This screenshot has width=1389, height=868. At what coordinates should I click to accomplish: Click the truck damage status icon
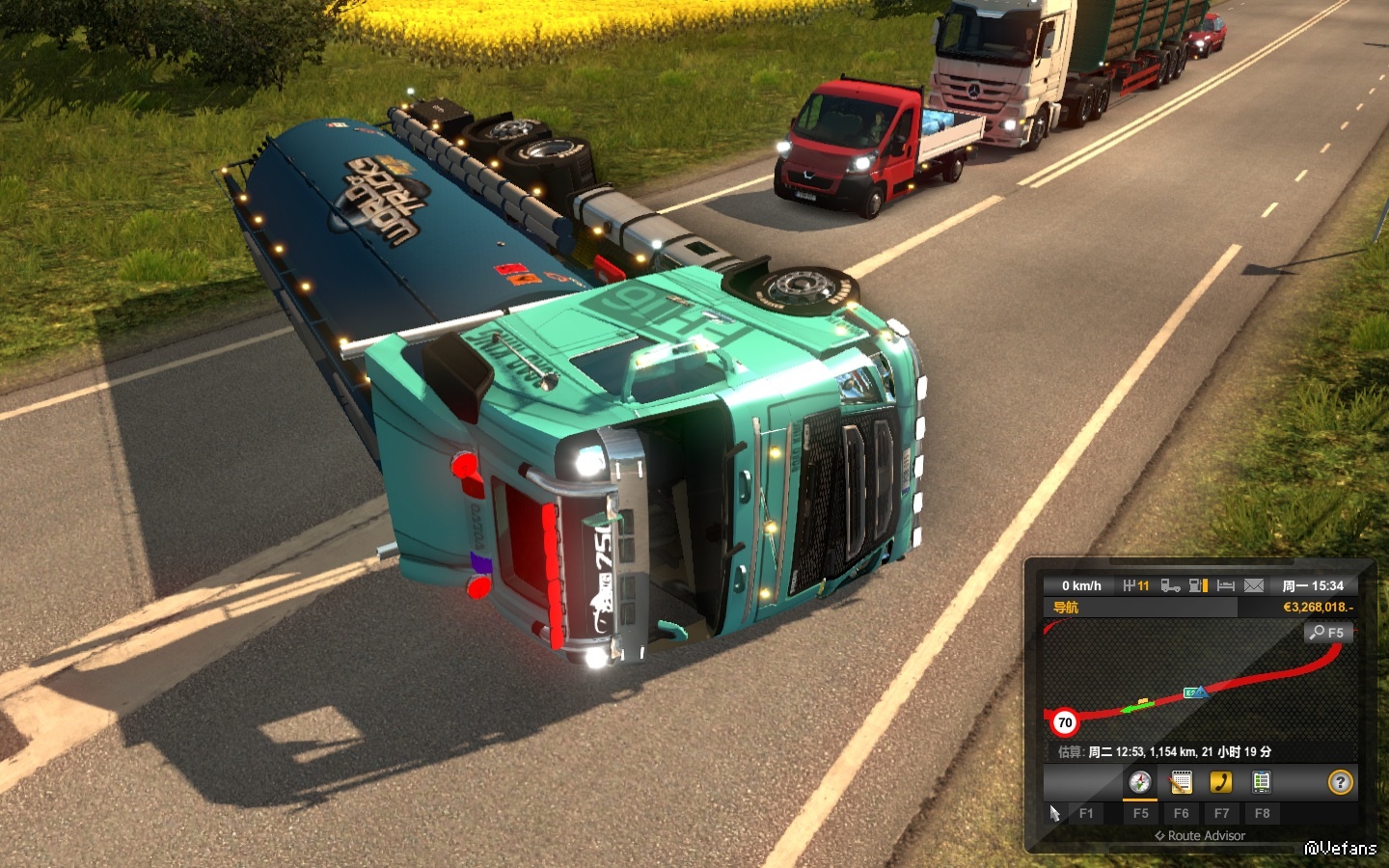click(x=1170, y=585)
